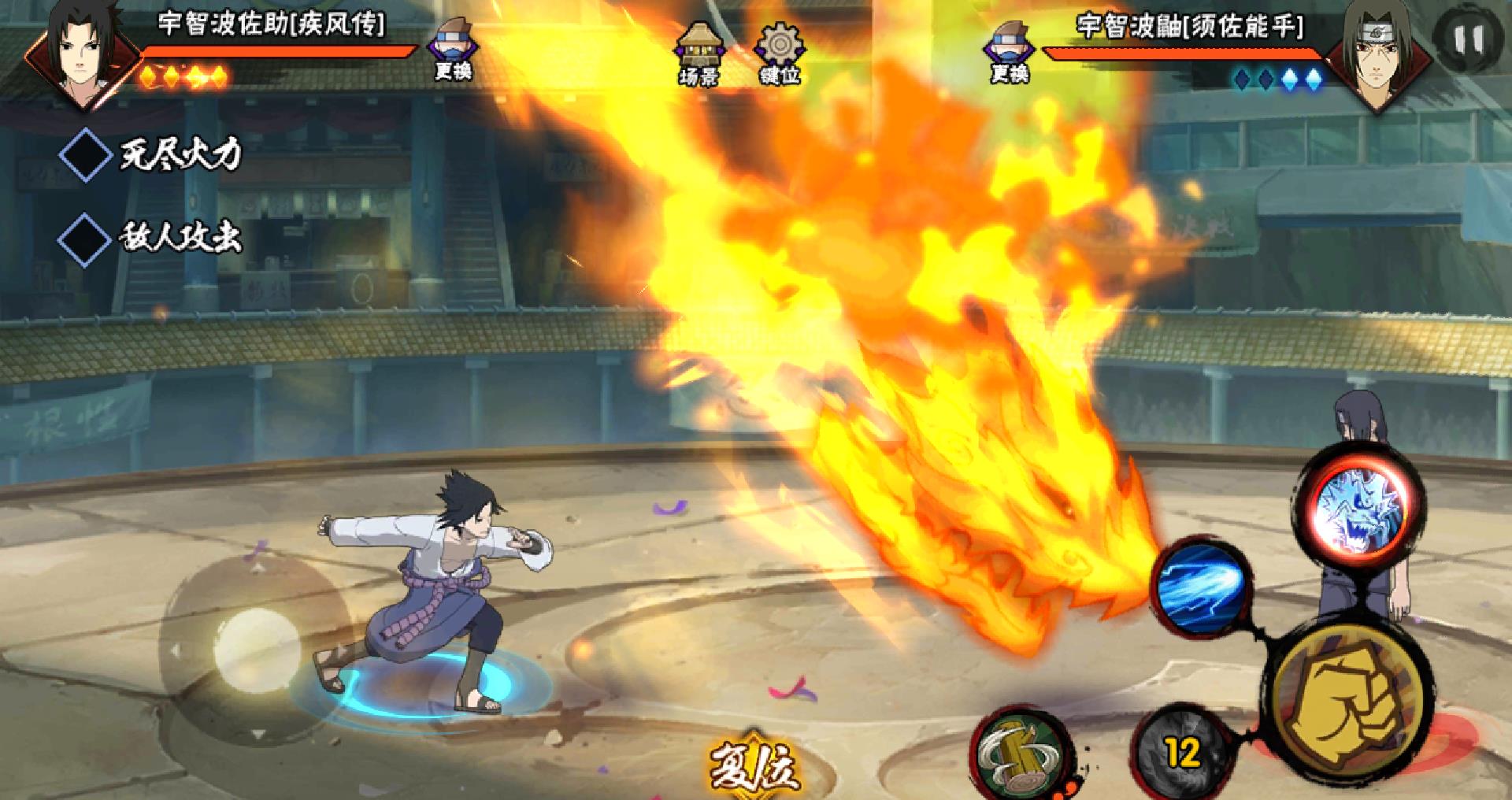Open the 场景 scene selector
This screenshot has height=800, width=1512.
point(699,52)
